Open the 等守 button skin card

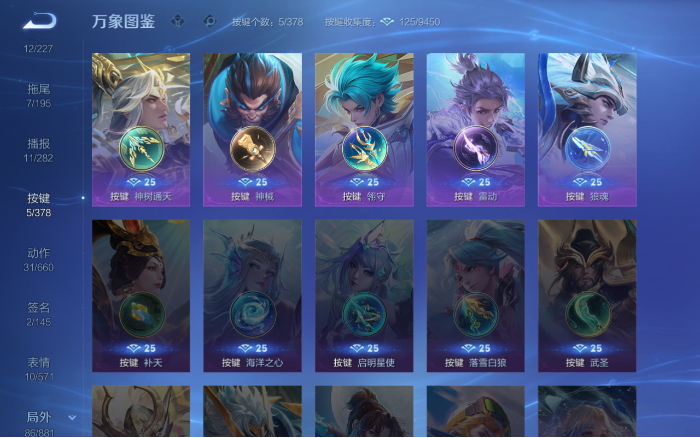[364, 129]
